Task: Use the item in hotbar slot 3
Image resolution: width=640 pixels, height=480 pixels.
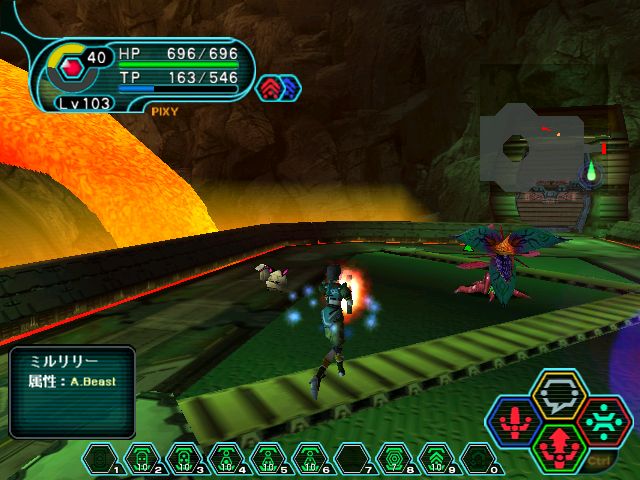Action: click(184, 459)
